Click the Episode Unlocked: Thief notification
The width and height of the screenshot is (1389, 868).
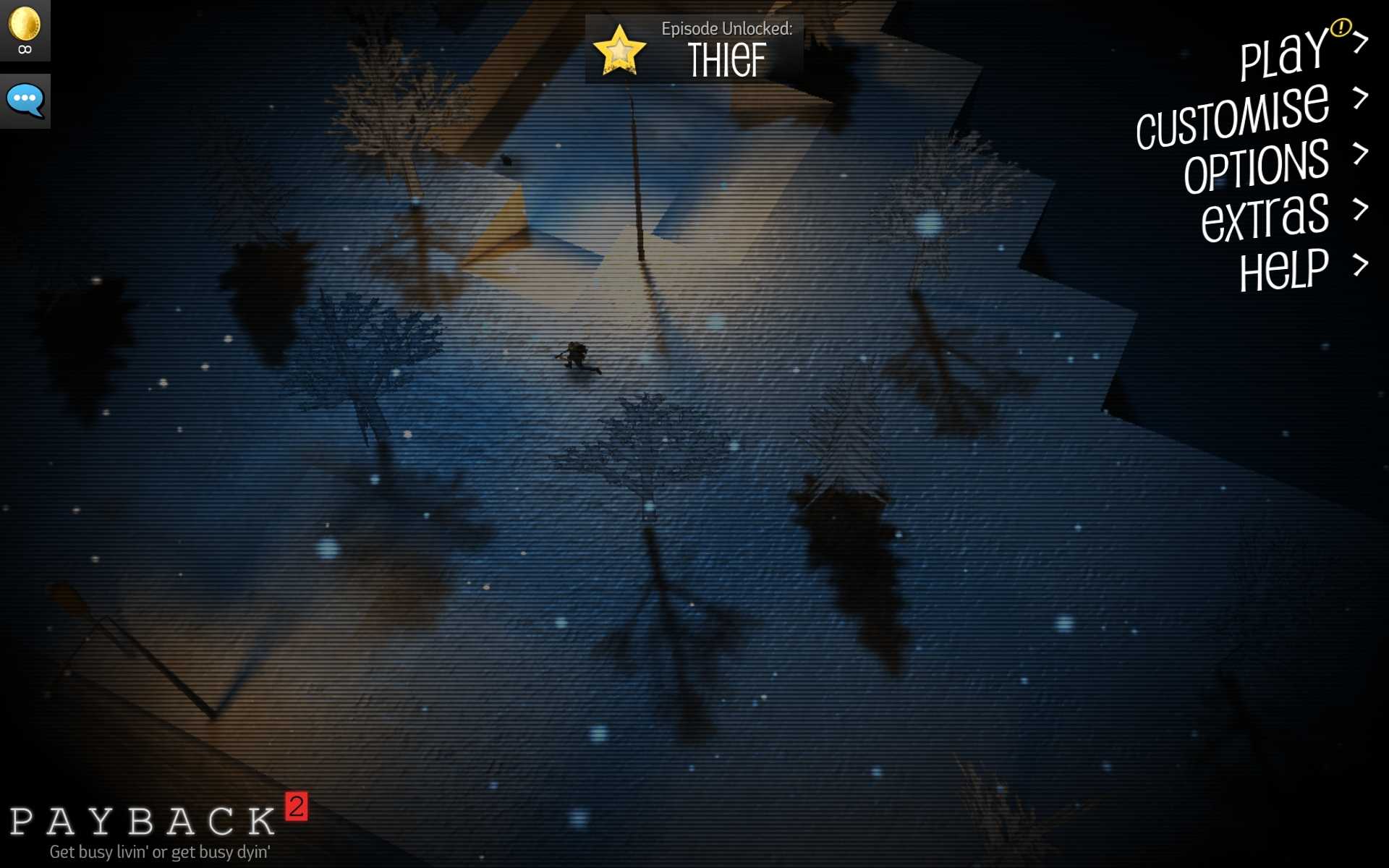click(694, 49)
